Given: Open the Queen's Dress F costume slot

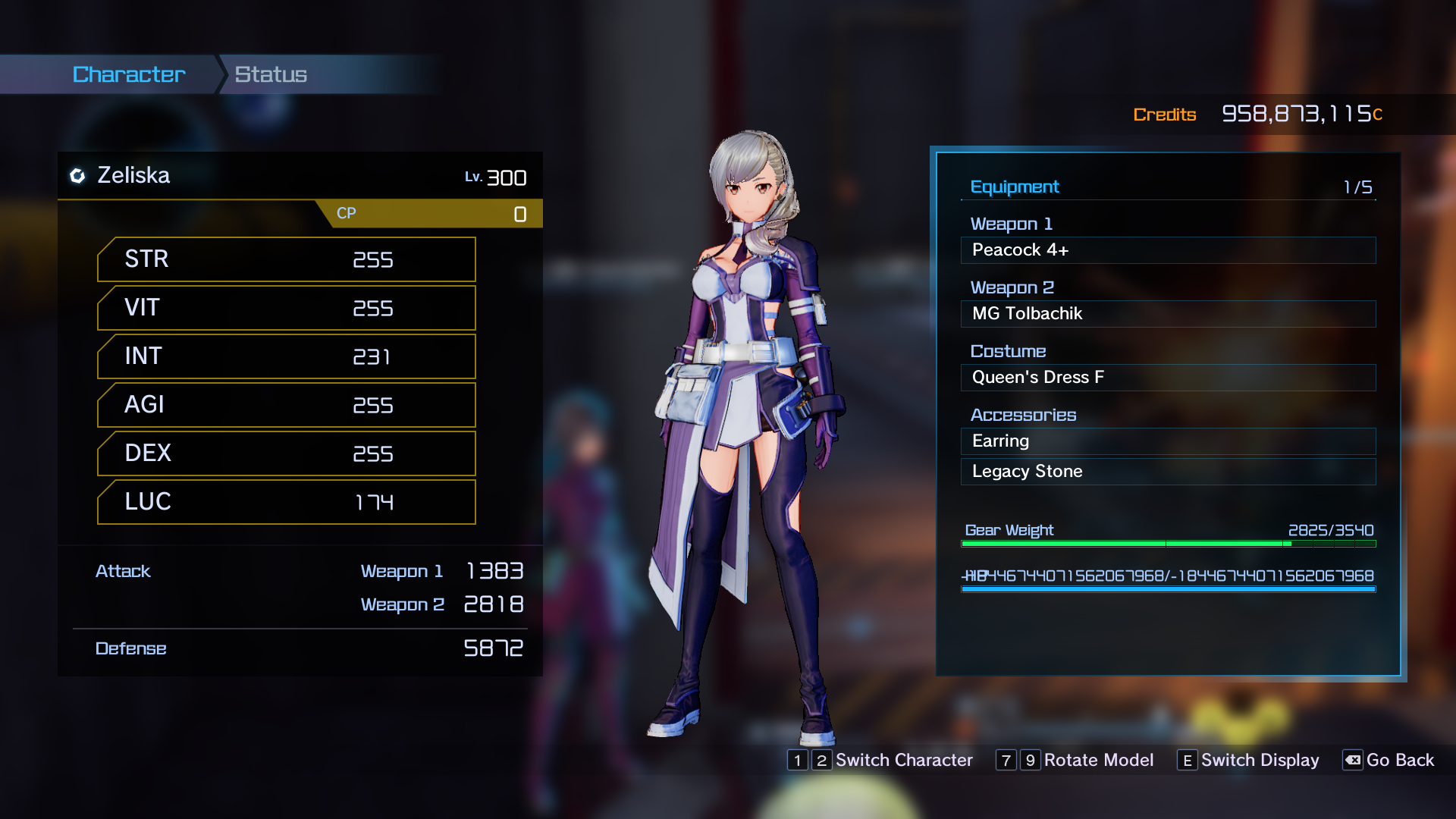Looking at the screenshot, I should coord(1168,378).
